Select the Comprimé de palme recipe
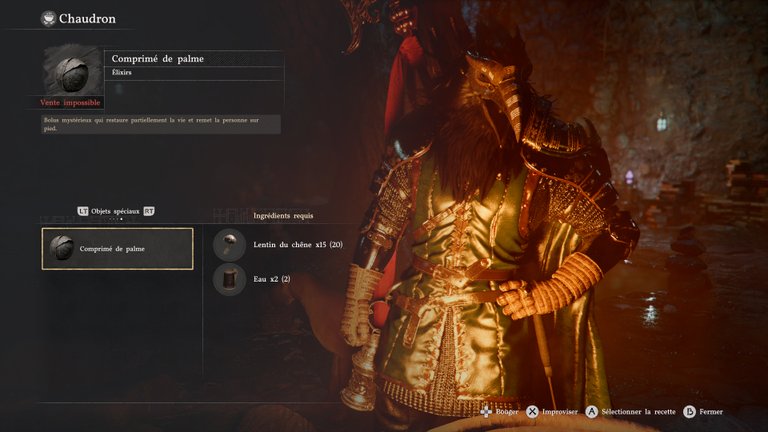The width and height of the screenshot is (768, 432). point(118,248)
